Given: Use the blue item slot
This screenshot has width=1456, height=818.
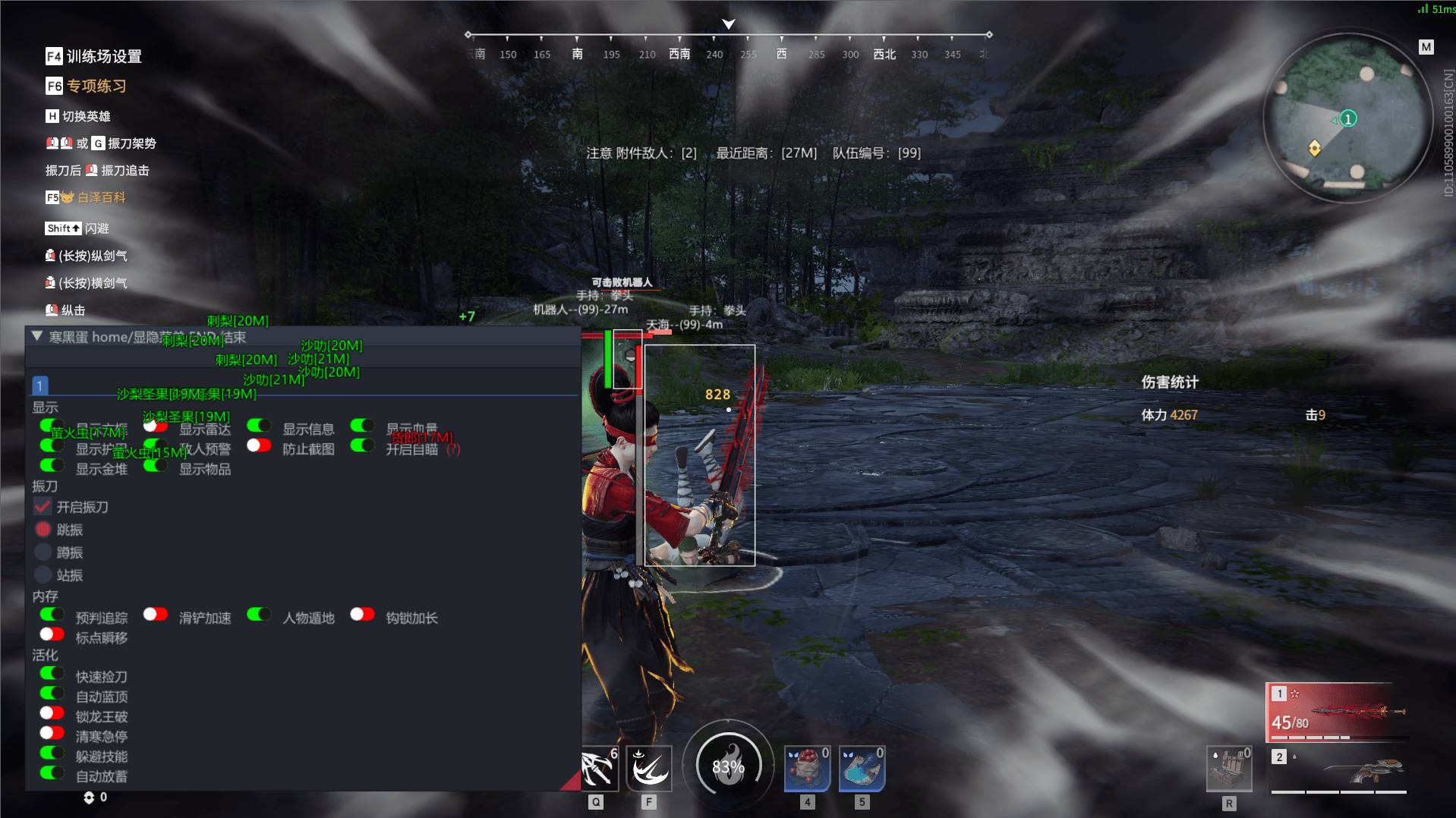Looking at the screenshot, I should tap(862, 769).
